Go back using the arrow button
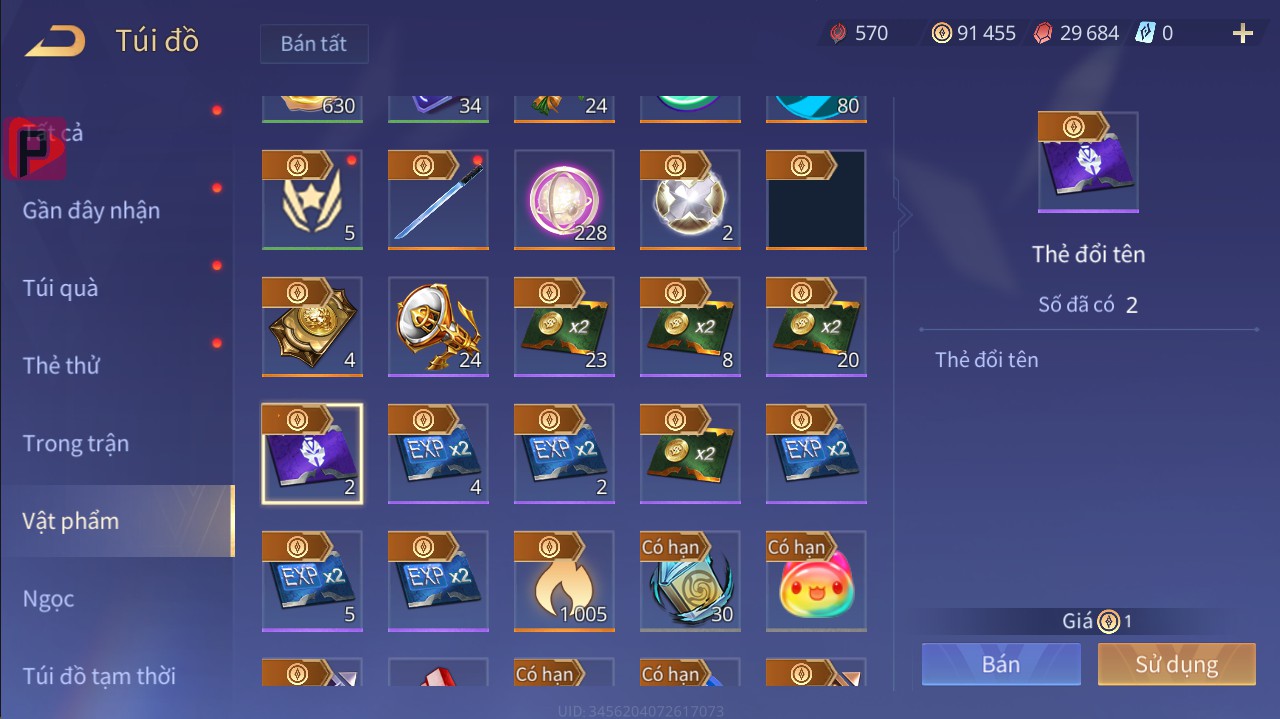The image size is (1280, 719). [x=55, y=41]
